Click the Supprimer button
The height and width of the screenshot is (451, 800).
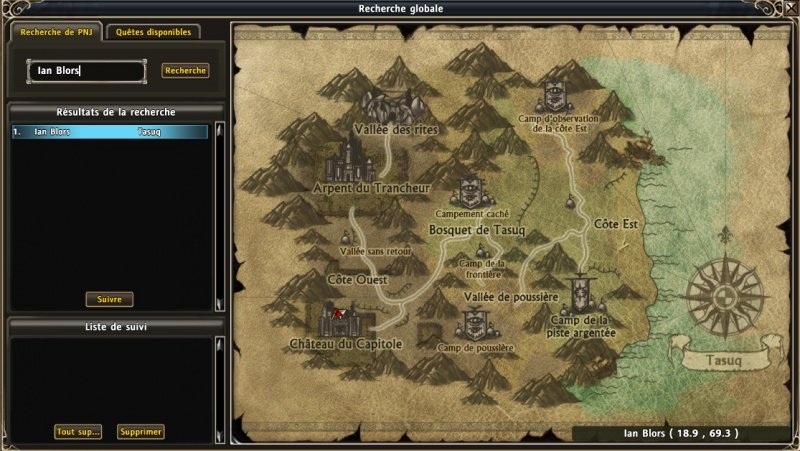(140, 432)
